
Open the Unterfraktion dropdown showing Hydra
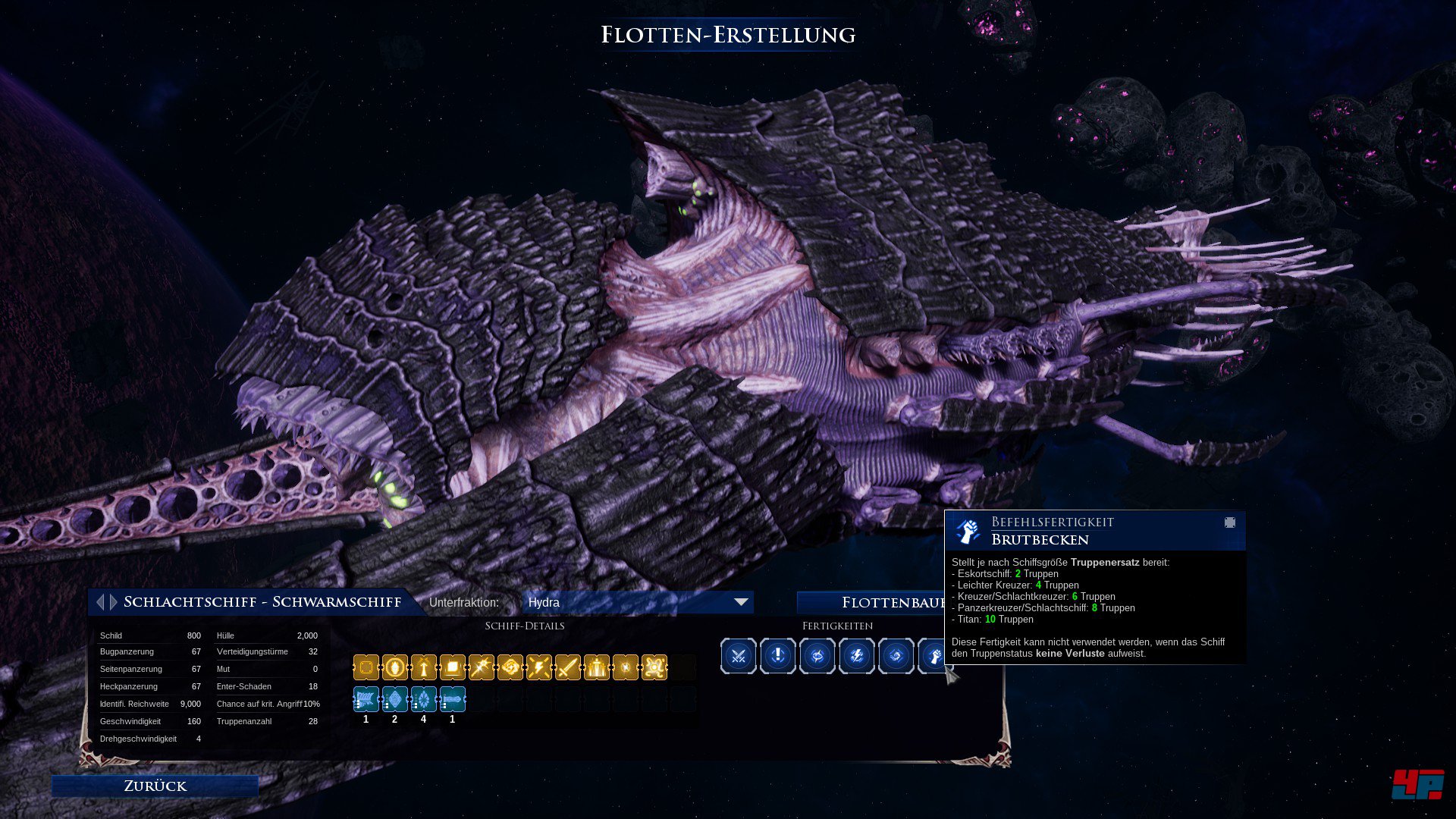[x=637, y=602]
